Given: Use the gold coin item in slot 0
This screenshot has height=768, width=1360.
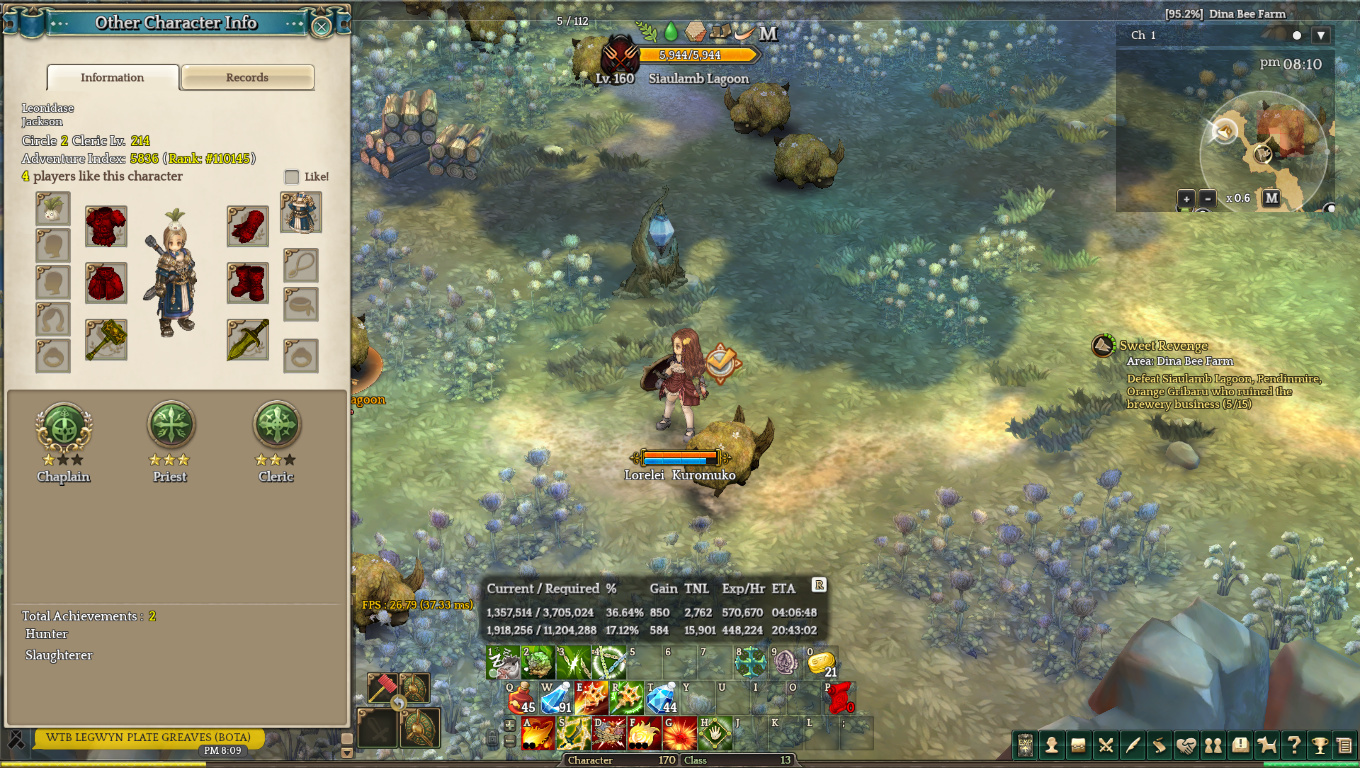Looking at the screenshot, I should coord(822,662).
